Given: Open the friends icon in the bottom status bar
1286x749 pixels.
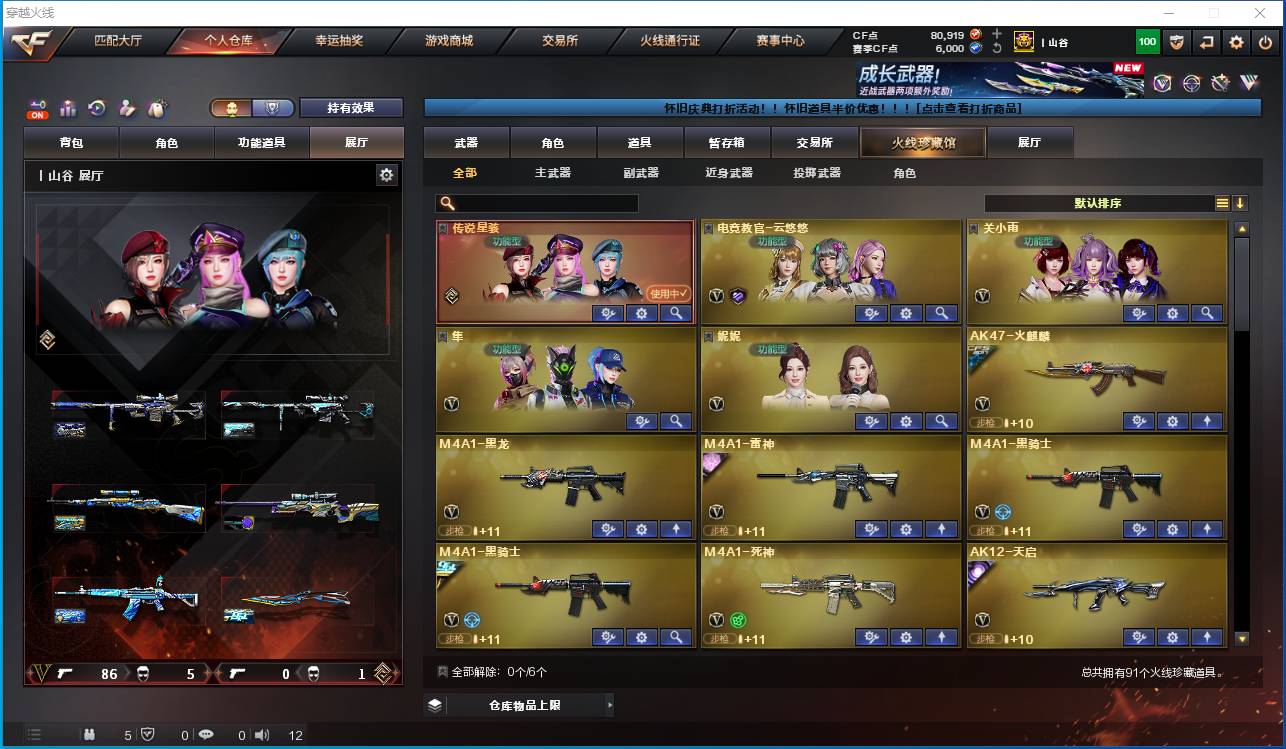Looking at the screenshot, I should tap(89, 735).
